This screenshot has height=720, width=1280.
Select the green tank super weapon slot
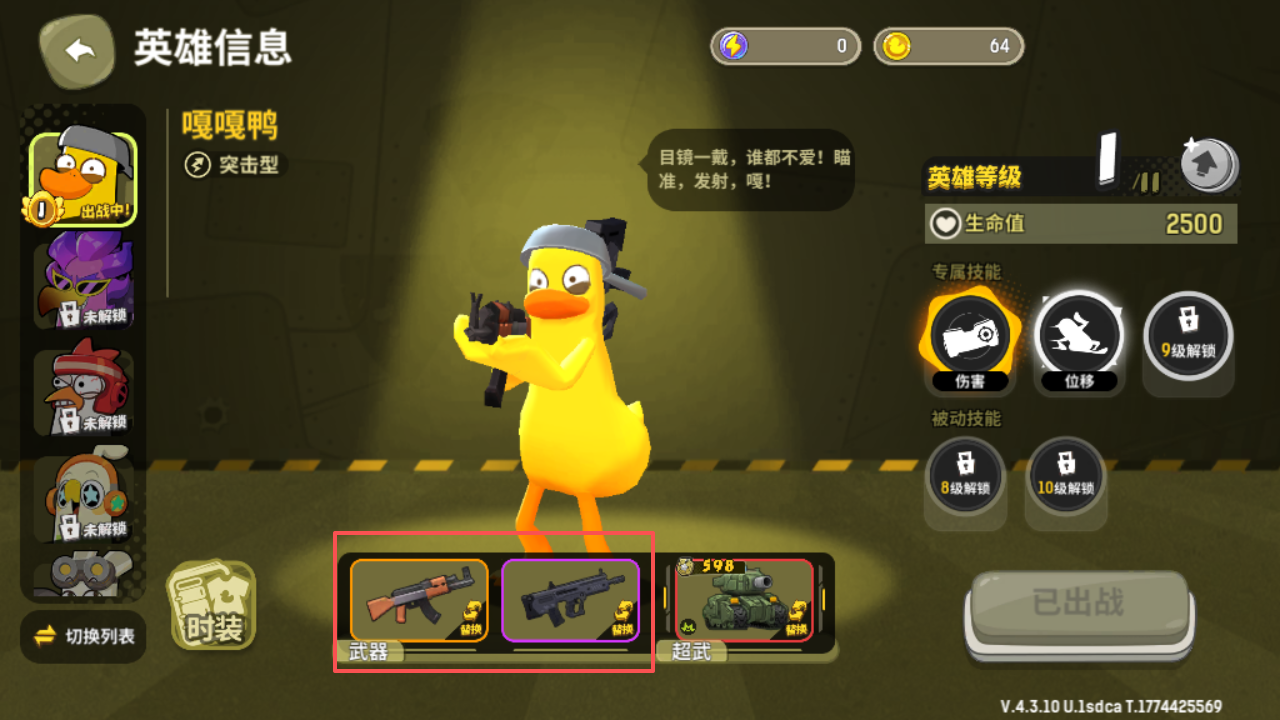click(744, 600)
